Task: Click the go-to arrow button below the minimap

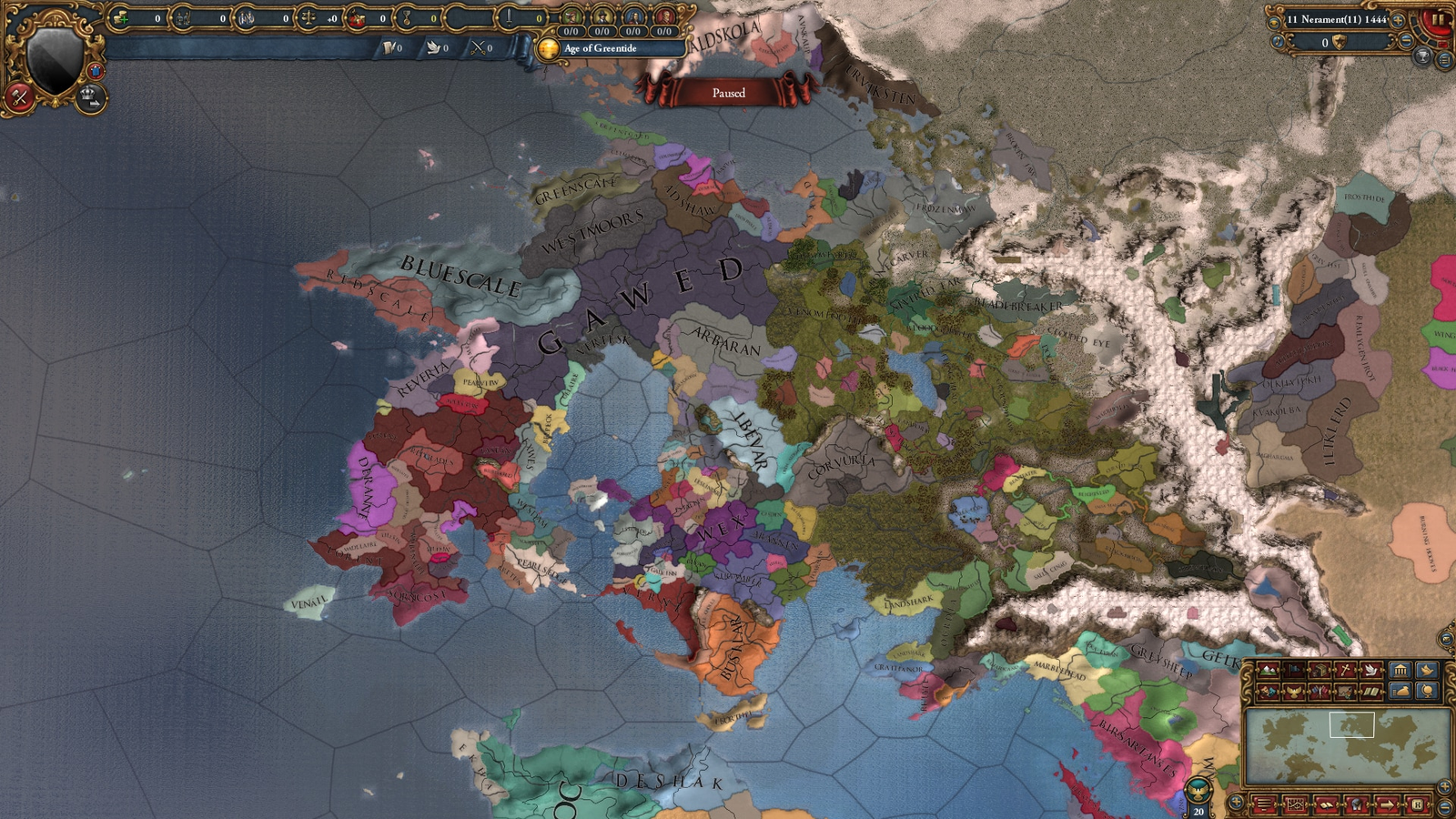Action: (x=1387, y=804)
